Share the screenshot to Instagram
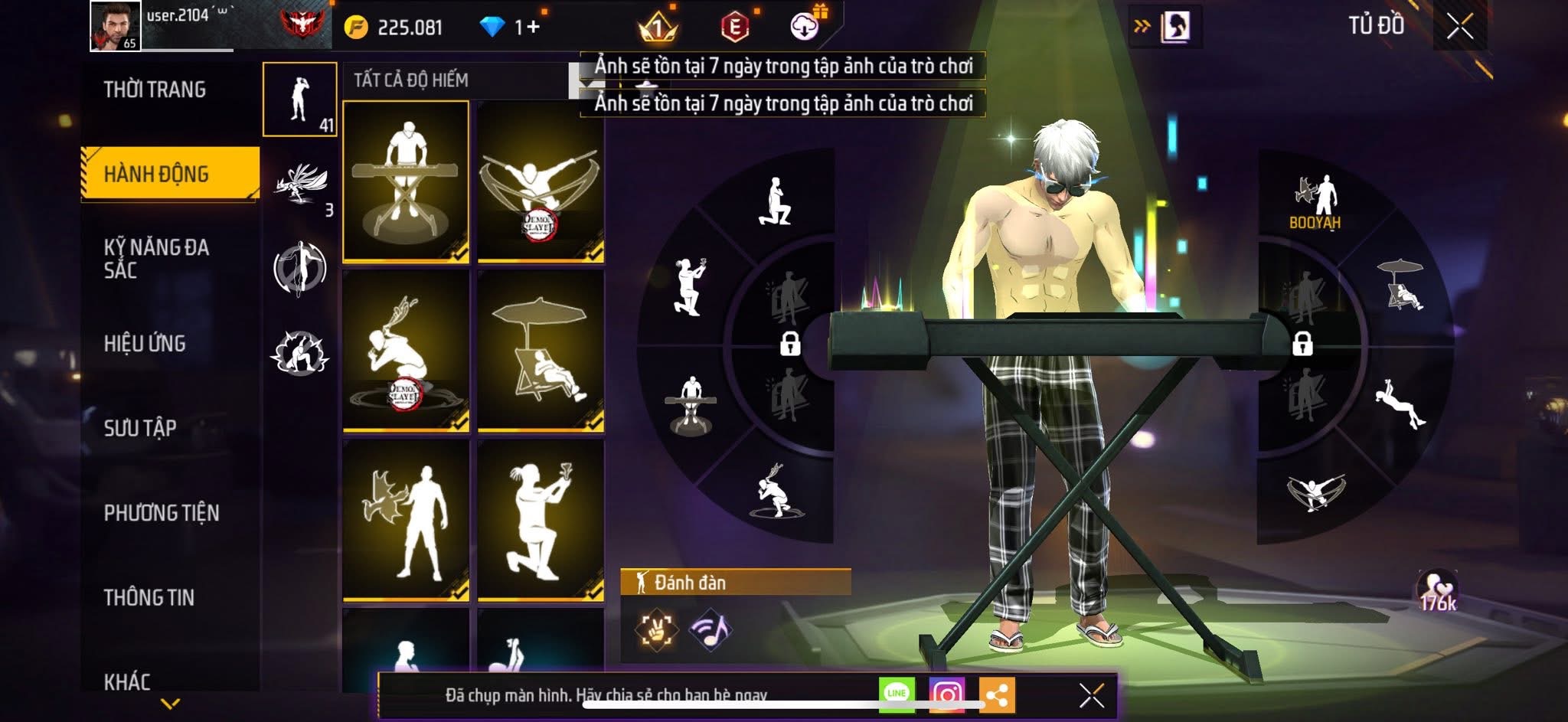The height and width of the screenshot is (722, 1568). point(946,694)
